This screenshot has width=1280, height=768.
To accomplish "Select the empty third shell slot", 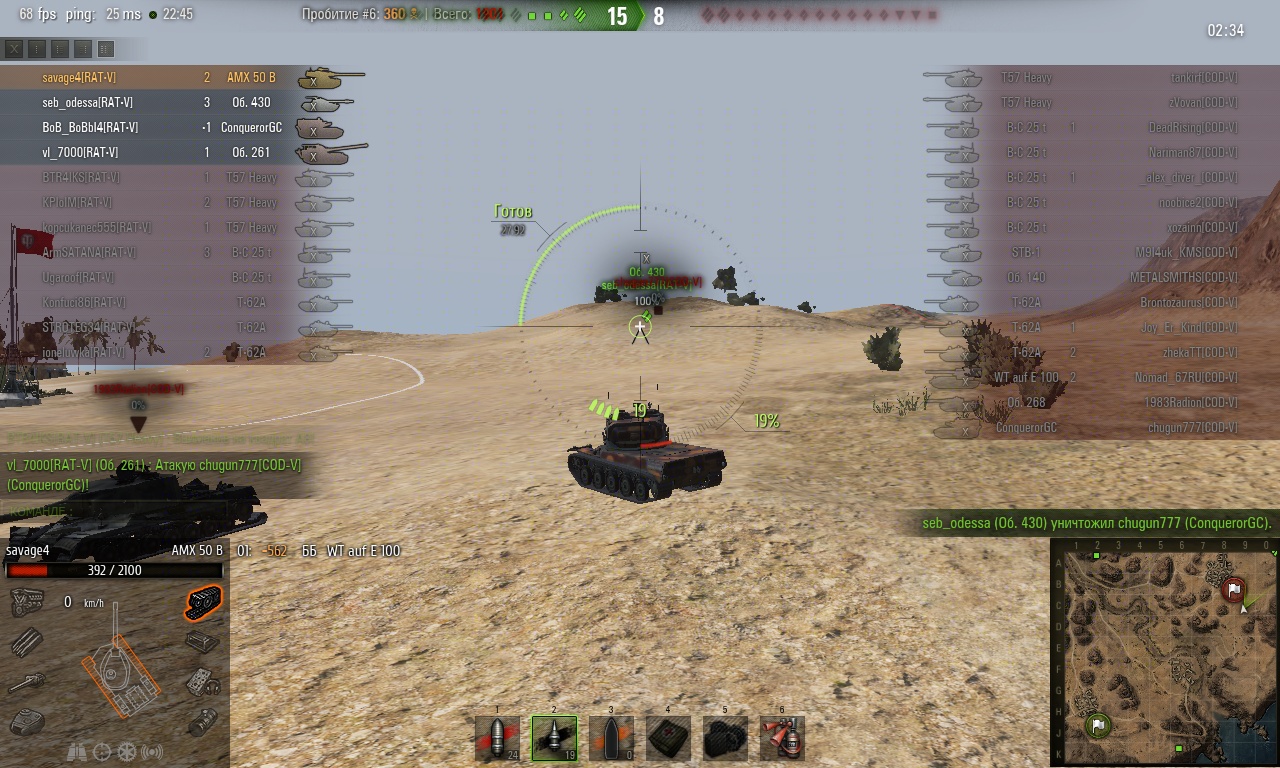I will click(611, 738).
